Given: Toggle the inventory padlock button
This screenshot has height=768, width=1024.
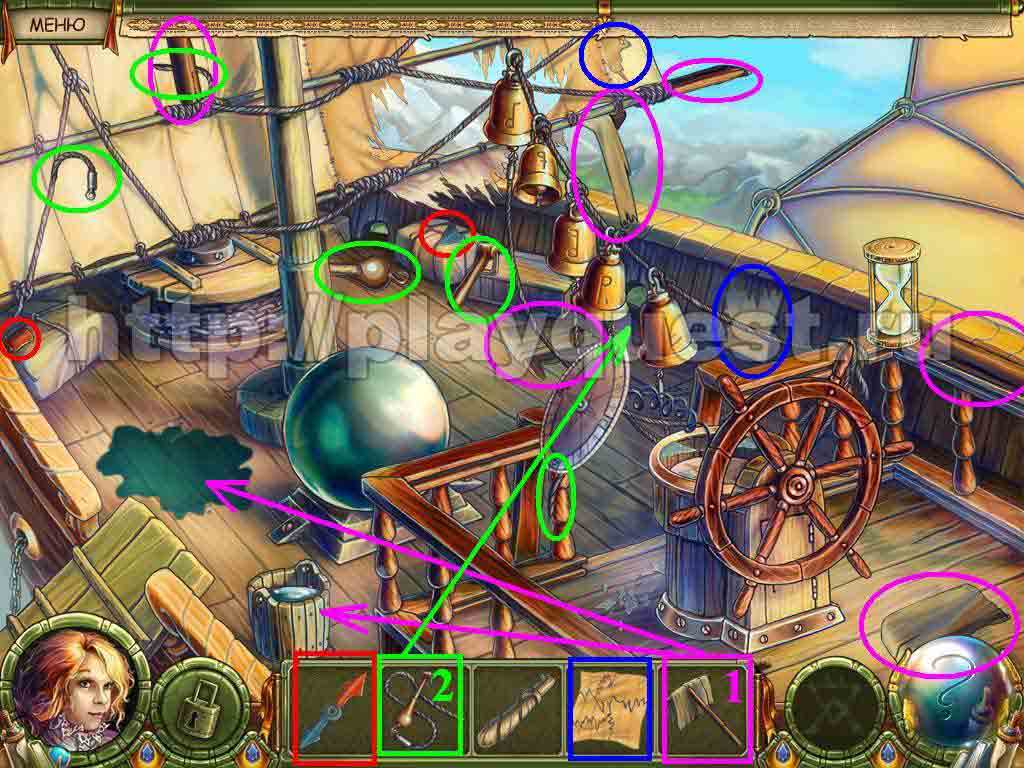Looking at the screenshot, I should 200,704.
